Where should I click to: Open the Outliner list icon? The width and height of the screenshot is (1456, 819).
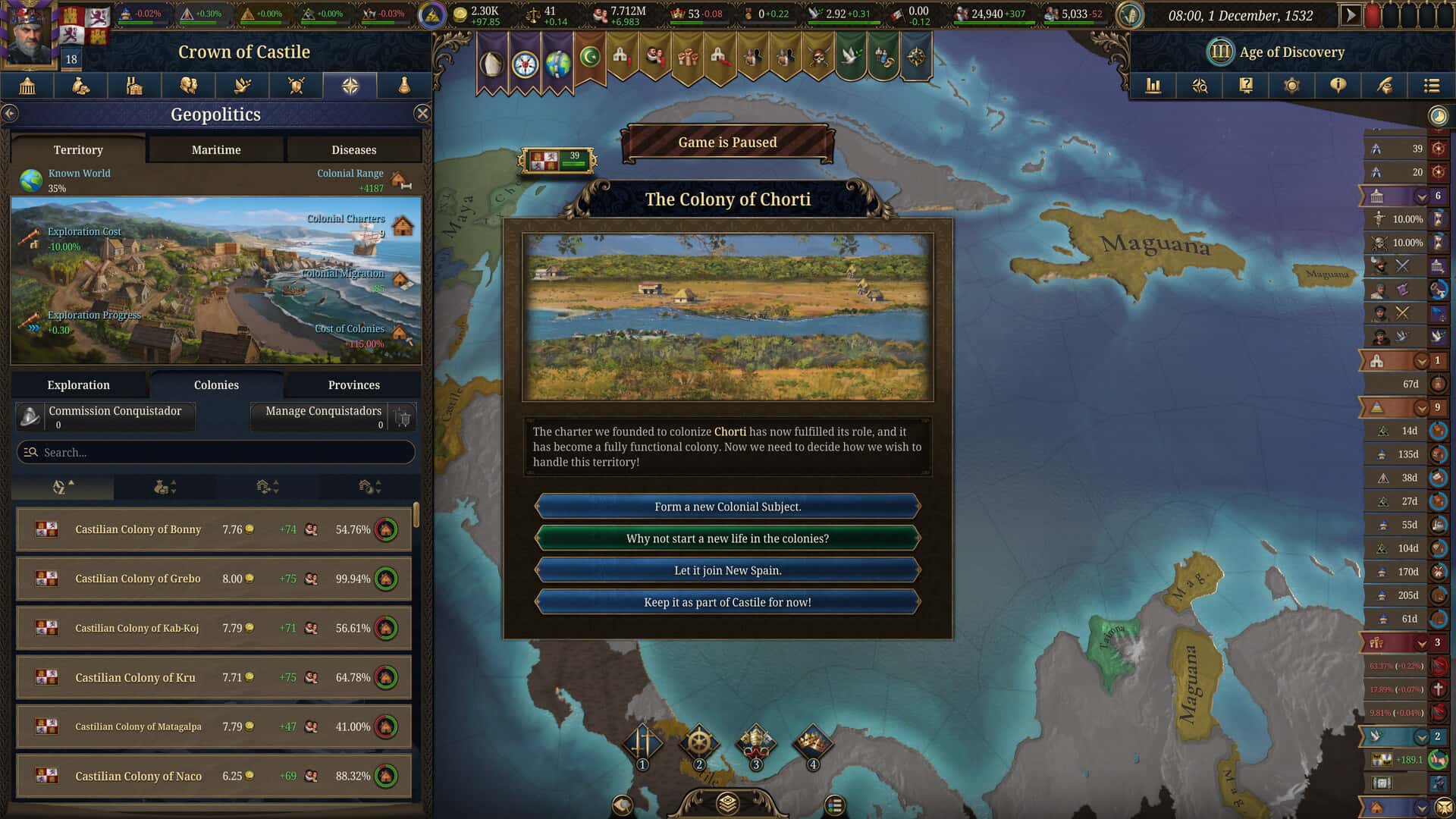point(1432,86)
